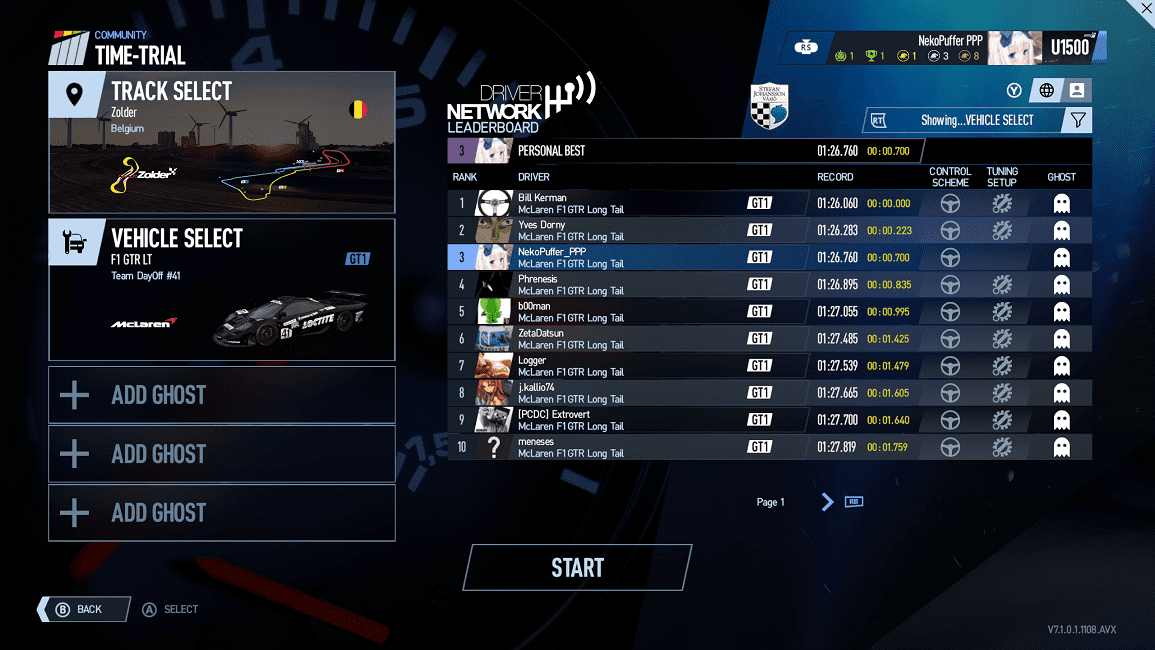Image resolution: width=1155 pixels, height=650 pixels.
Task: Switch to friends leaderboard person icon
Action: tap(1077, 91)
